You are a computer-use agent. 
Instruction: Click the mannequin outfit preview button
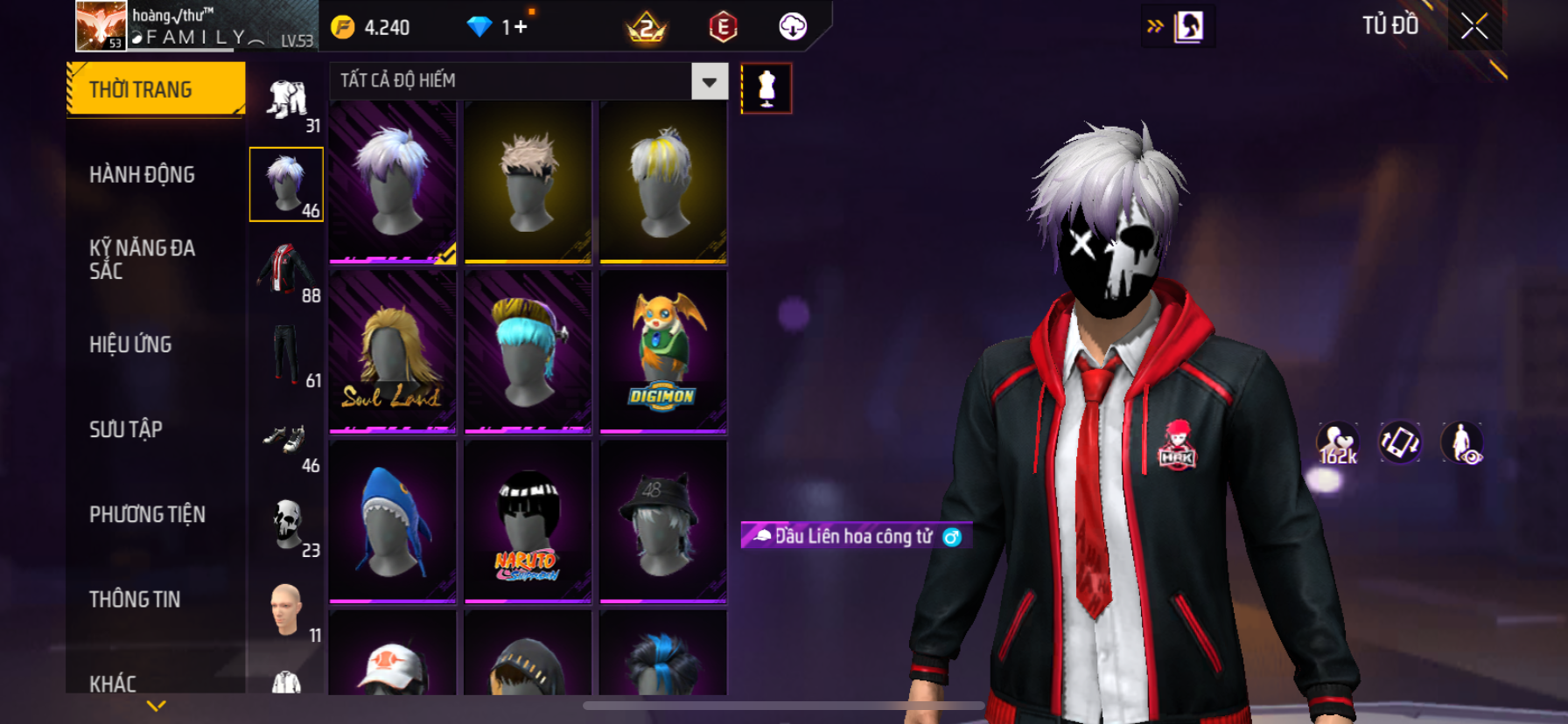click(766, 88)
